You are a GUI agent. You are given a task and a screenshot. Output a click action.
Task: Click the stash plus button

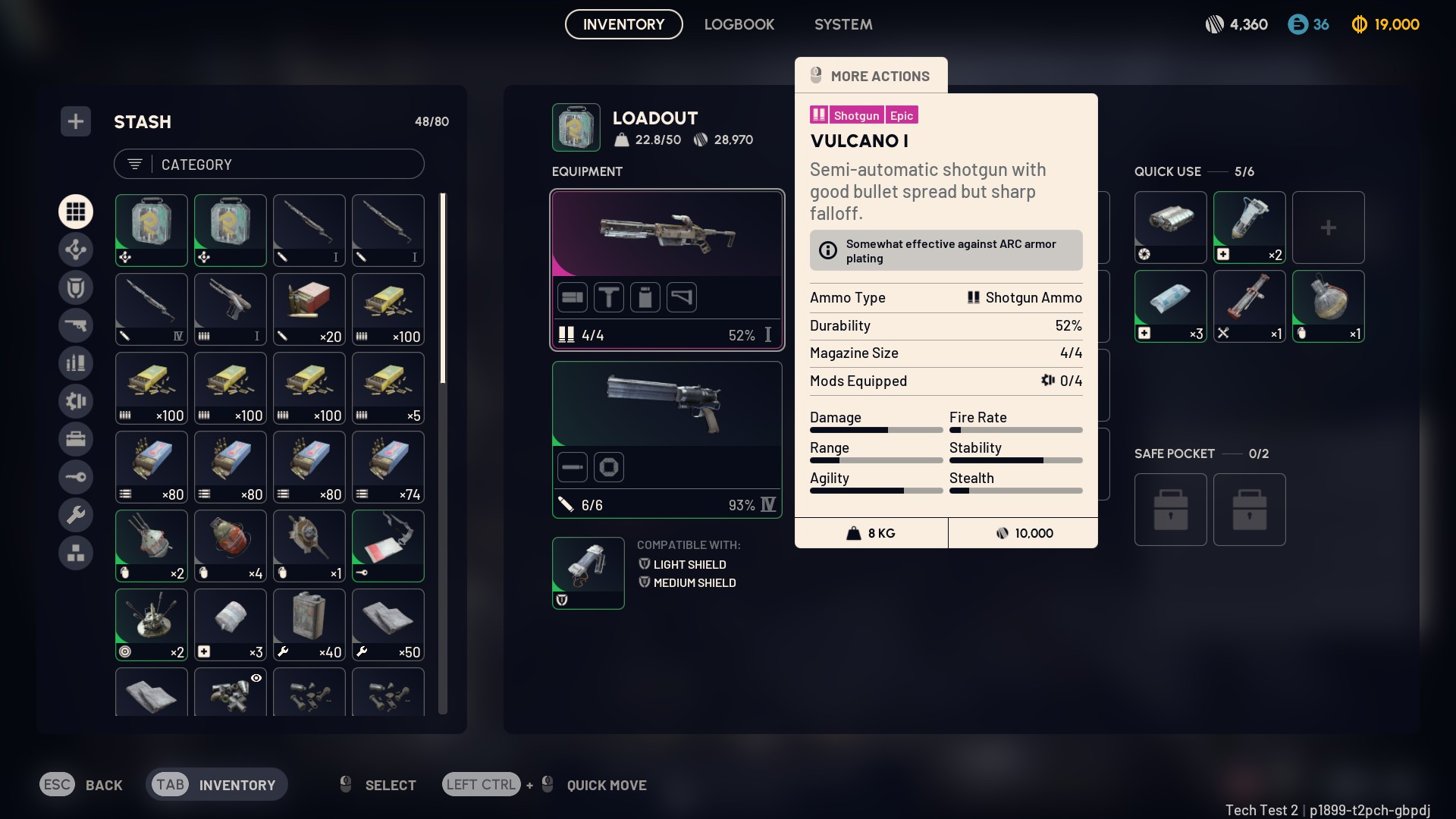tap(76, 121)
